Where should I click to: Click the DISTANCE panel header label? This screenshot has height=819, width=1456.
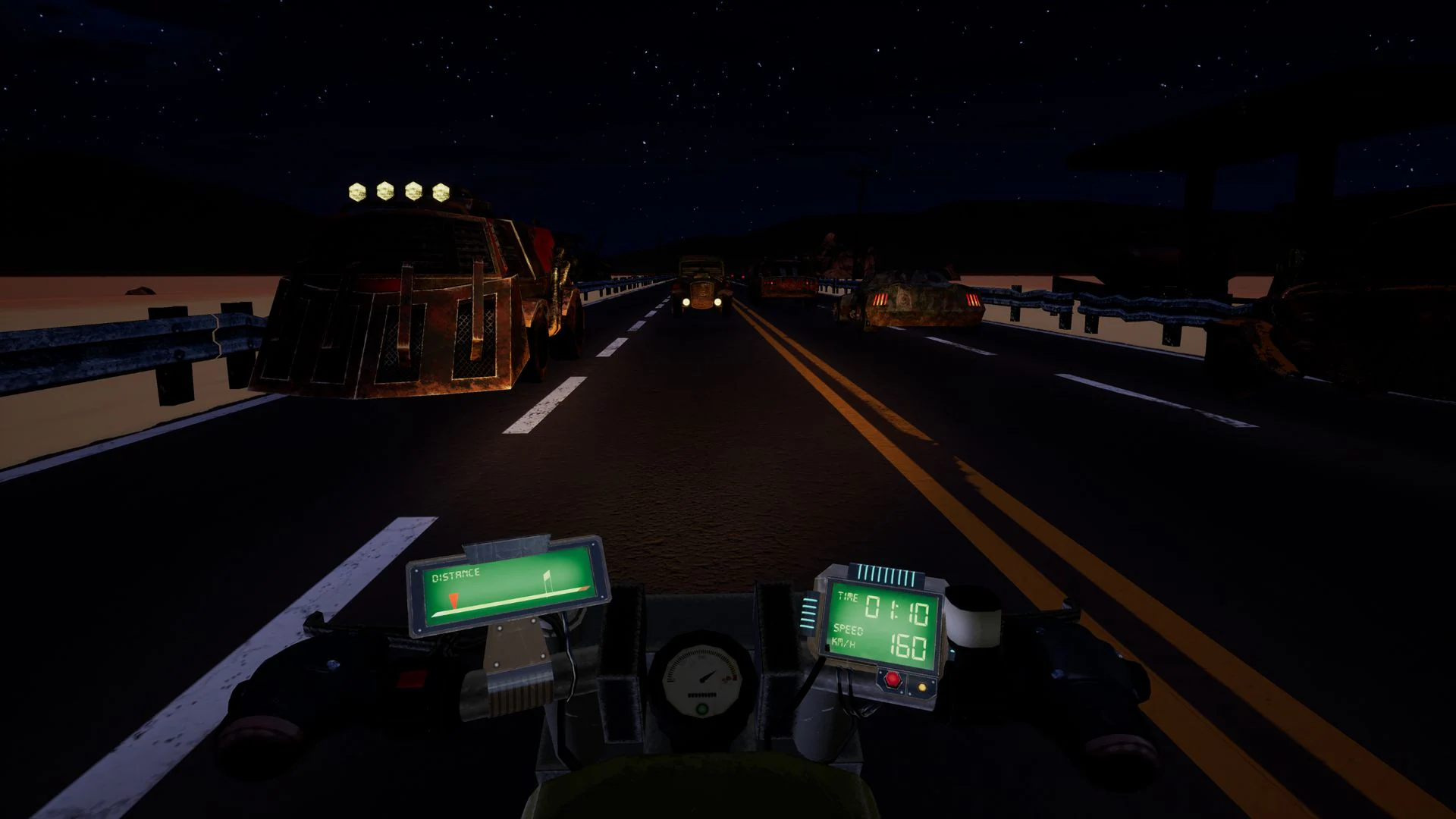pyautogui.click(x=455, y=575)
